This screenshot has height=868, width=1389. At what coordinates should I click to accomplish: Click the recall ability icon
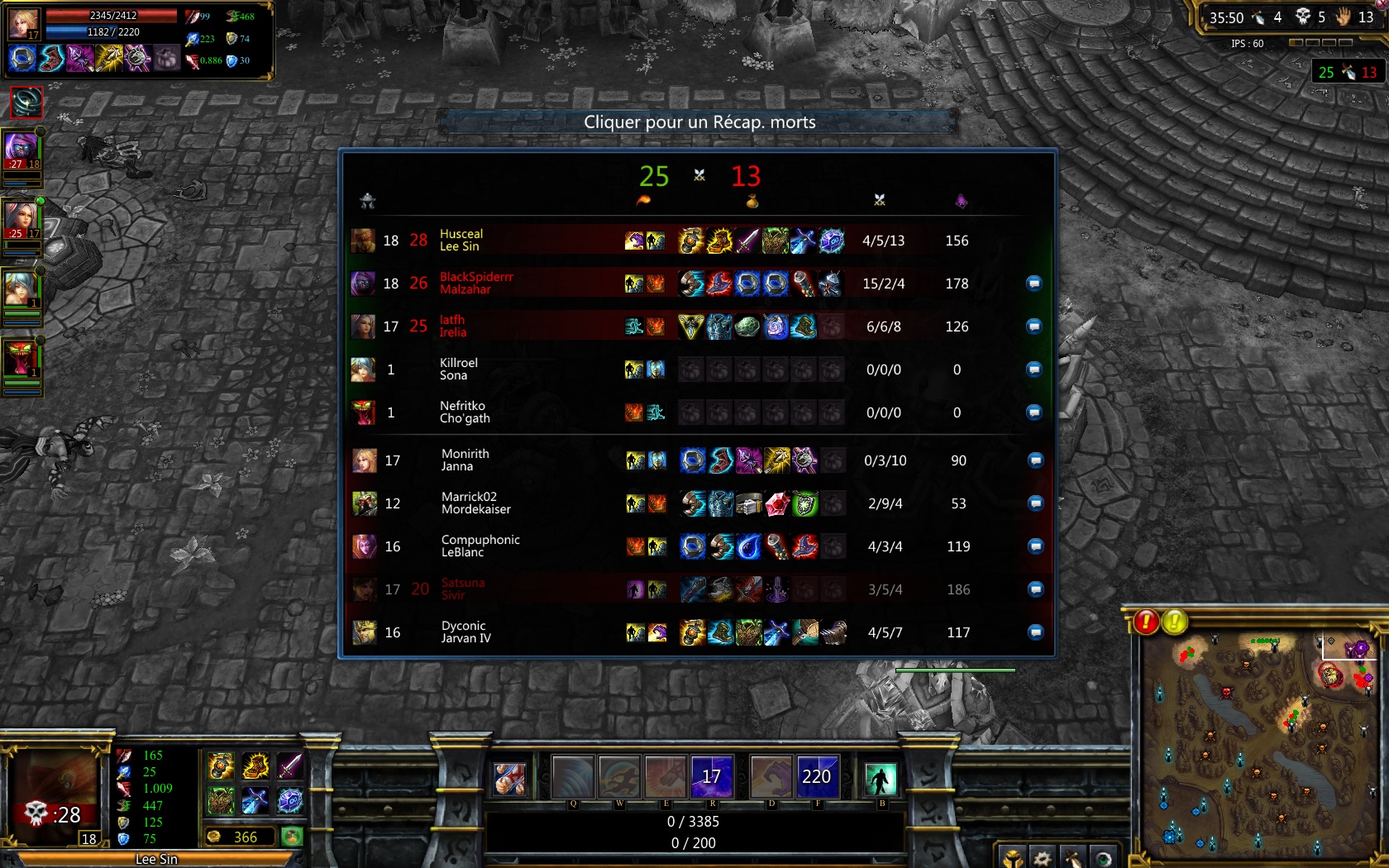point(880,778)
